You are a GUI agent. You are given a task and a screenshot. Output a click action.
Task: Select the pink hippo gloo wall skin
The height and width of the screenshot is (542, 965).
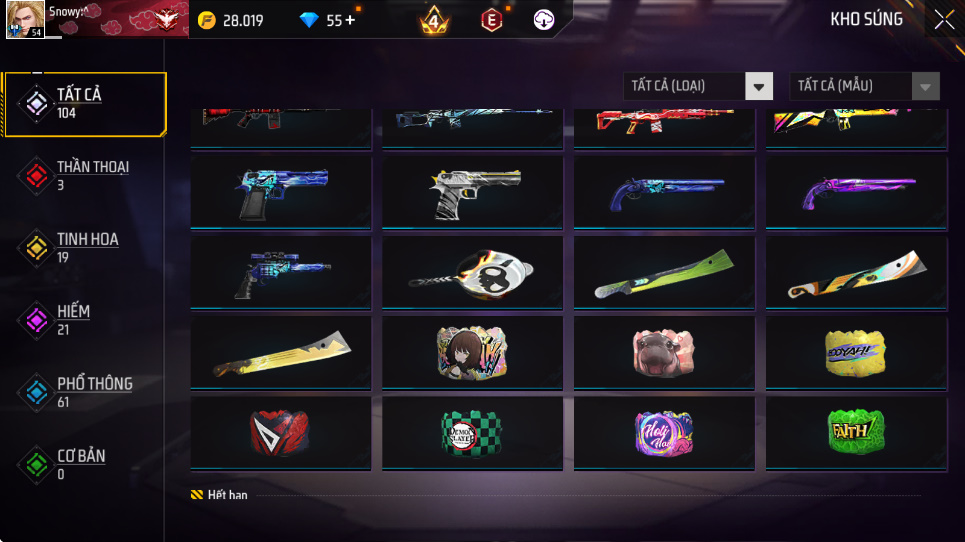[661, 351]
